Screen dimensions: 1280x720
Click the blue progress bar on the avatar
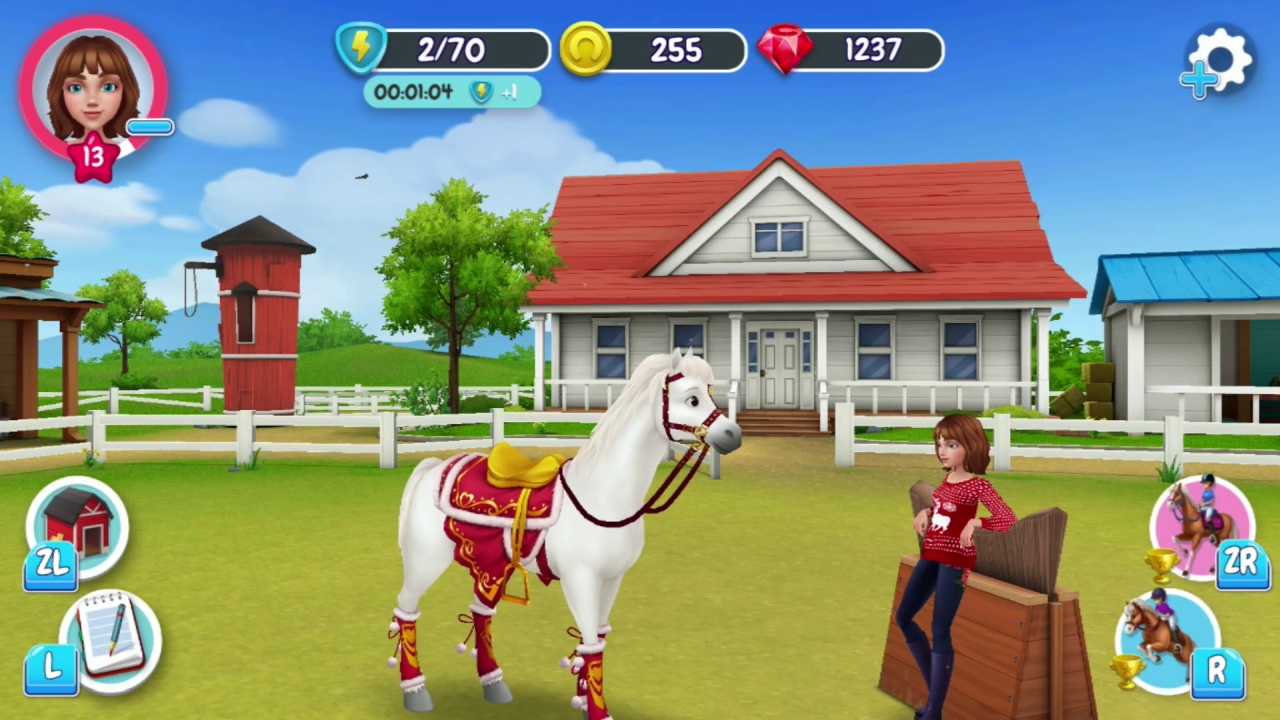pos(148,126)
